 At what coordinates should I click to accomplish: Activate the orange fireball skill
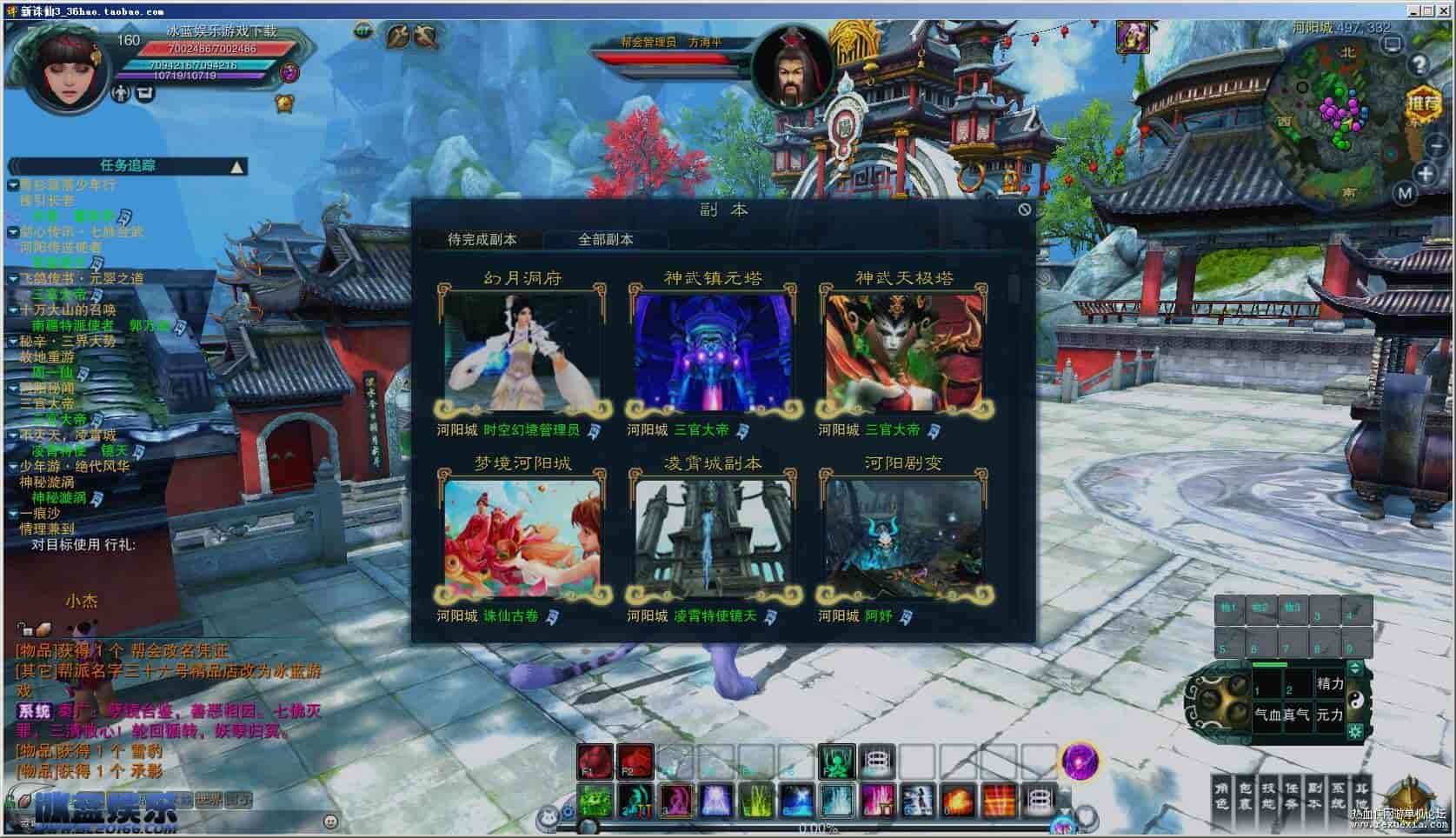tap(958, 798)
